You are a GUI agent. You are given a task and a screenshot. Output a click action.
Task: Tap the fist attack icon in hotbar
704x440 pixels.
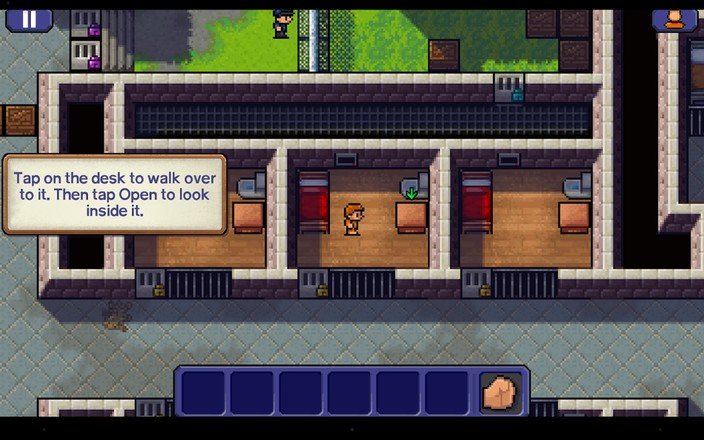coord(500,392)
